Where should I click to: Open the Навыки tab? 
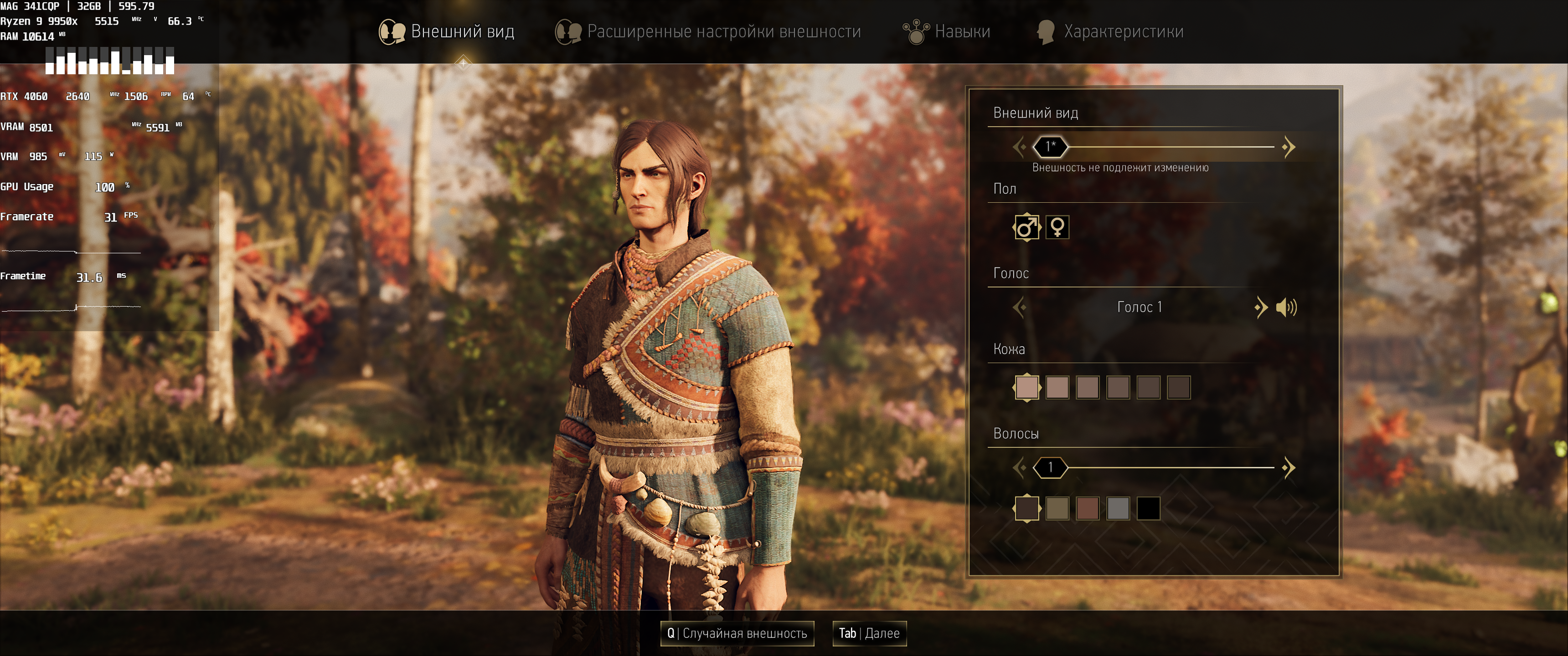(947, 31)
